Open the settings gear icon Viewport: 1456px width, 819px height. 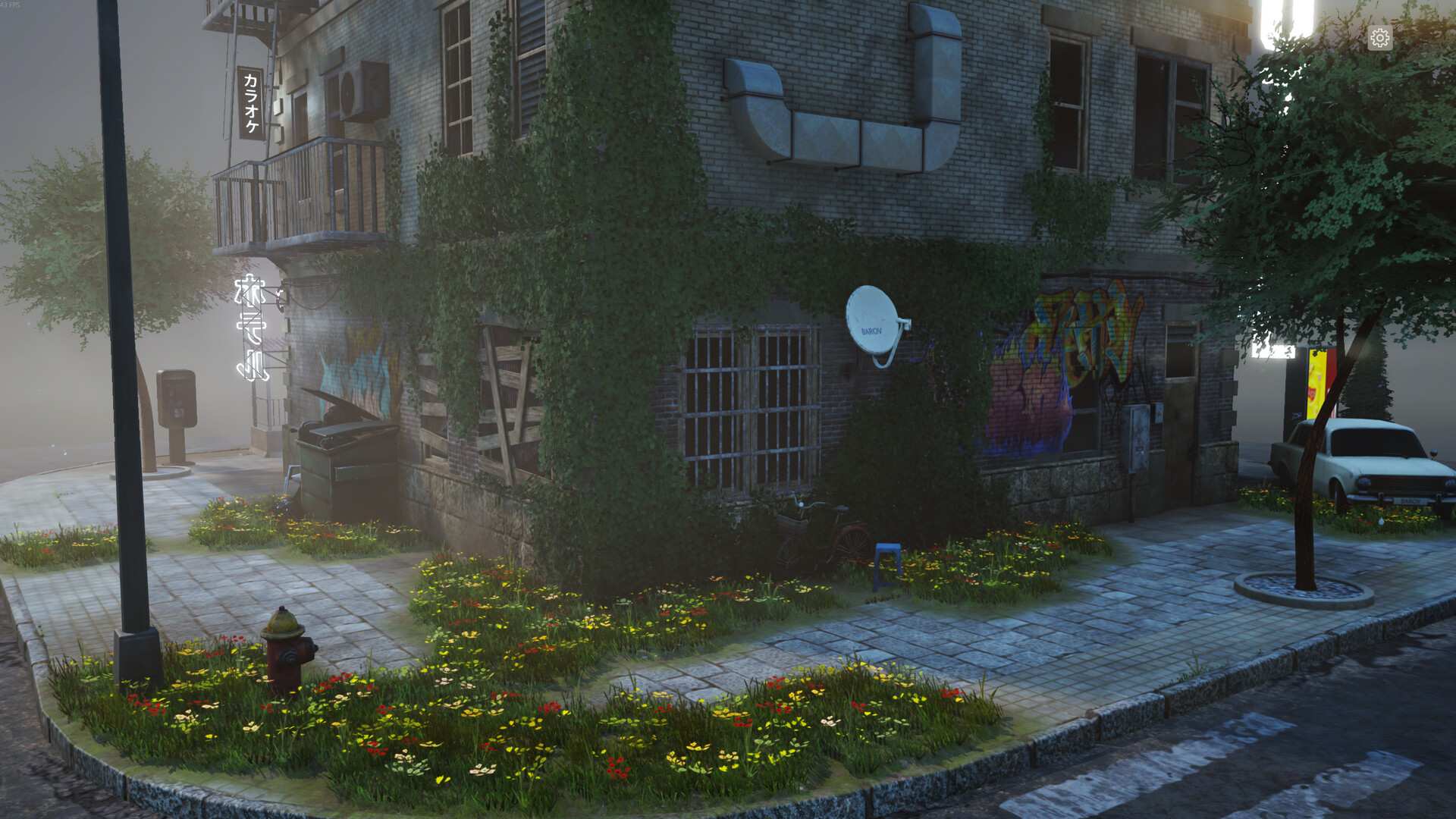pyautogui.click(x=1379, y=36)
